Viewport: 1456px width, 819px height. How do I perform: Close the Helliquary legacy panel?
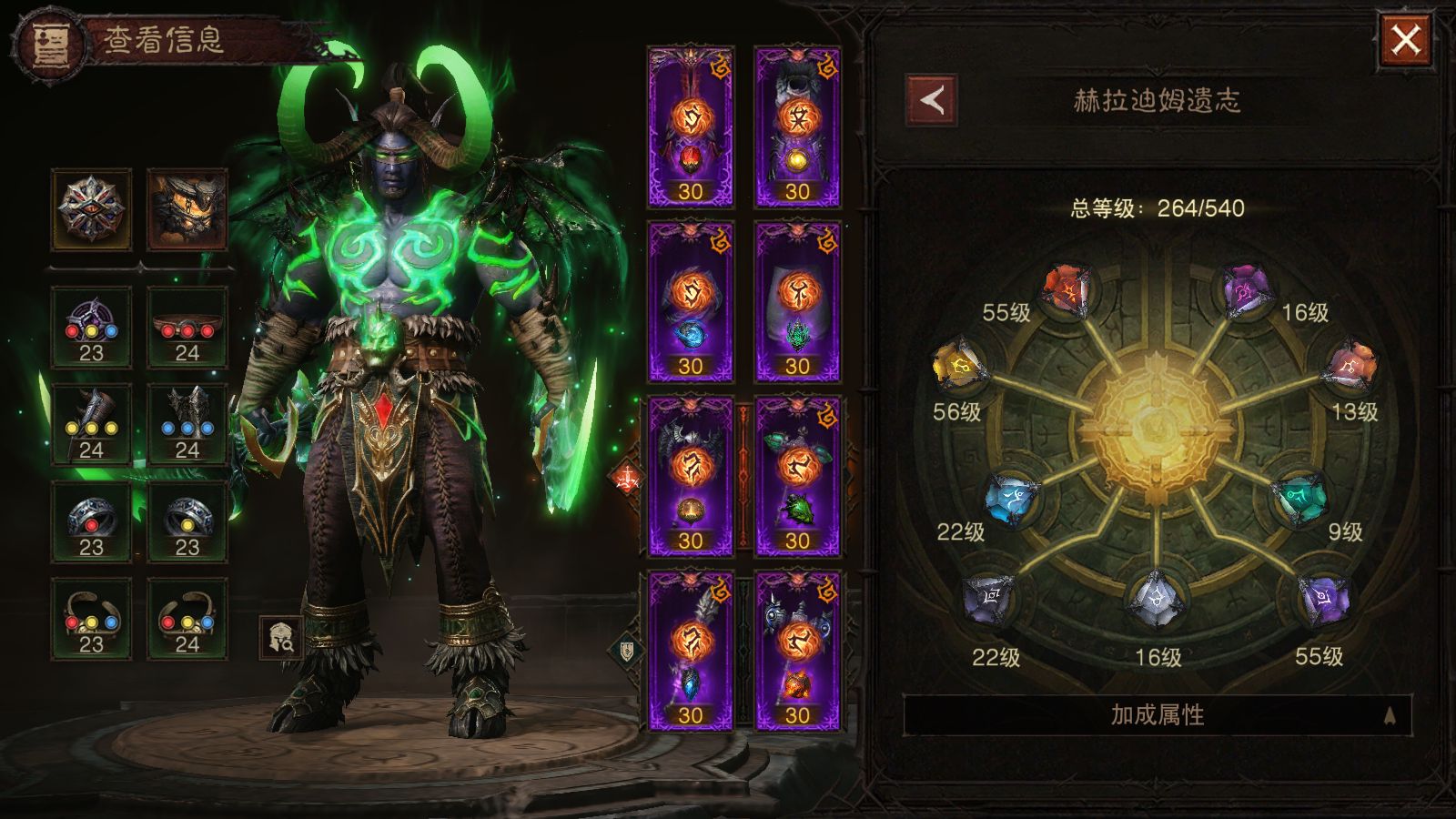[x=1405, y=40]
